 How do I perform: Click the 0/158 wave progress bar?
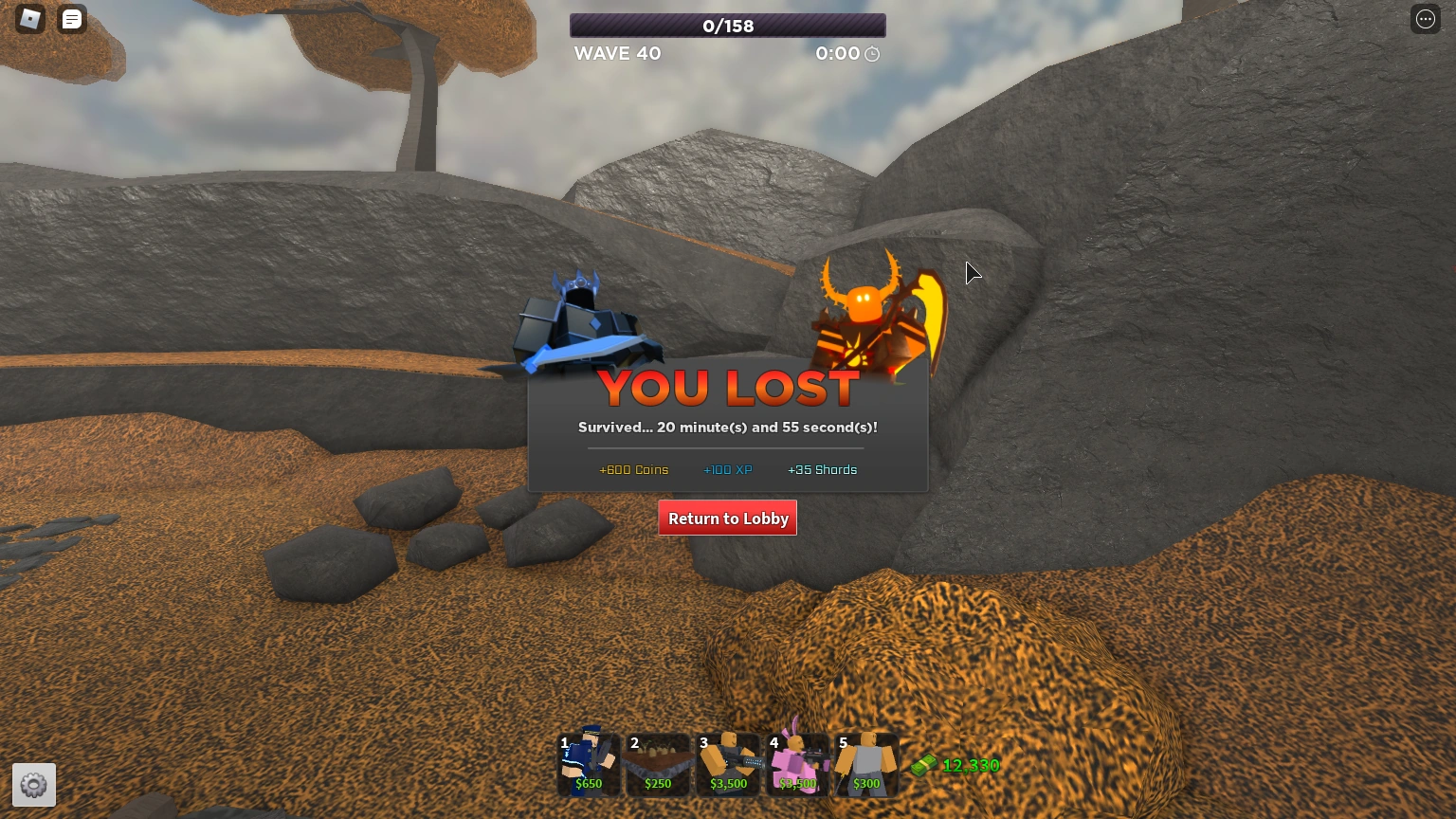click(x=727, y=26)
